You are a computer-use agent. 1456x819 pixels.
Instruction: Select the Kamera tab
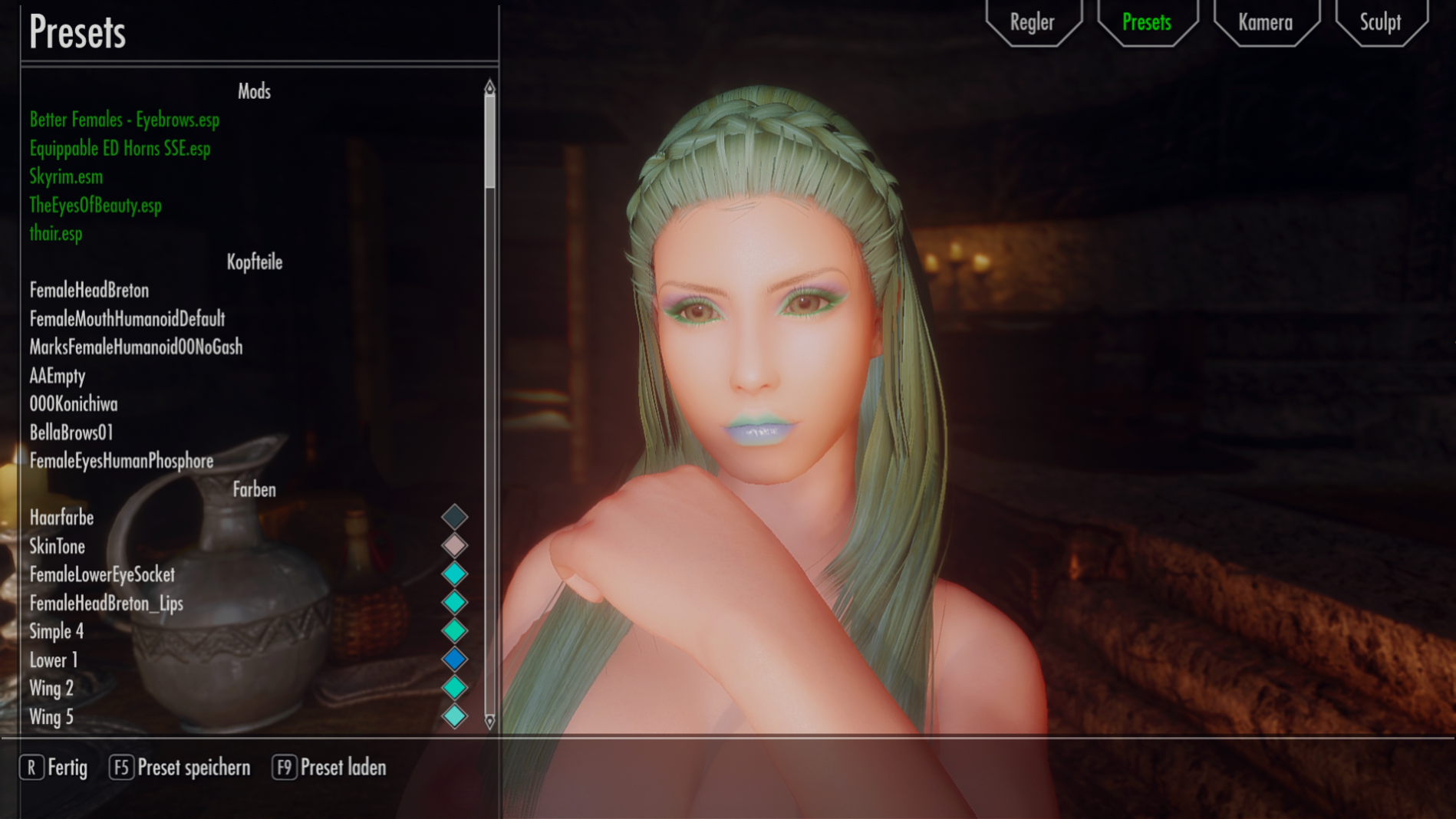(x=1265, y=22)
